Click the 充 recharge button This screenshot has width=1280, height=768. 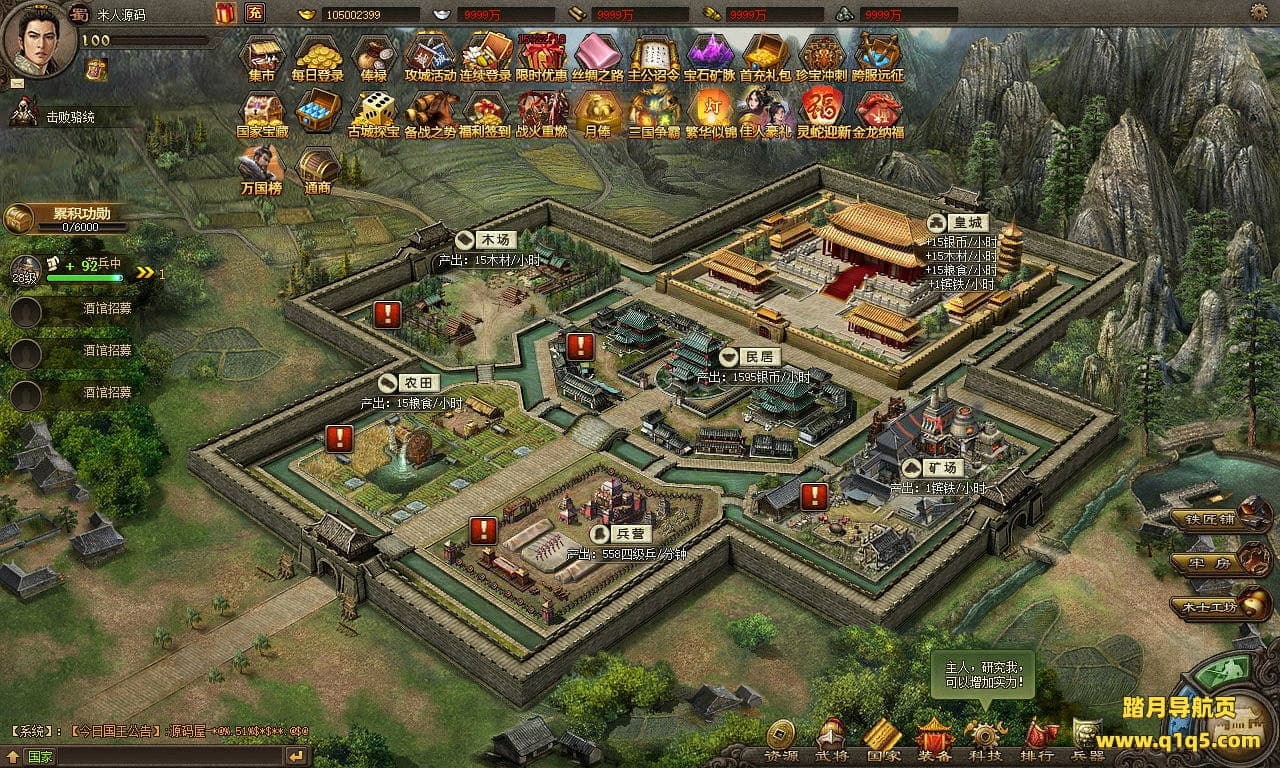tap(256, 13)
